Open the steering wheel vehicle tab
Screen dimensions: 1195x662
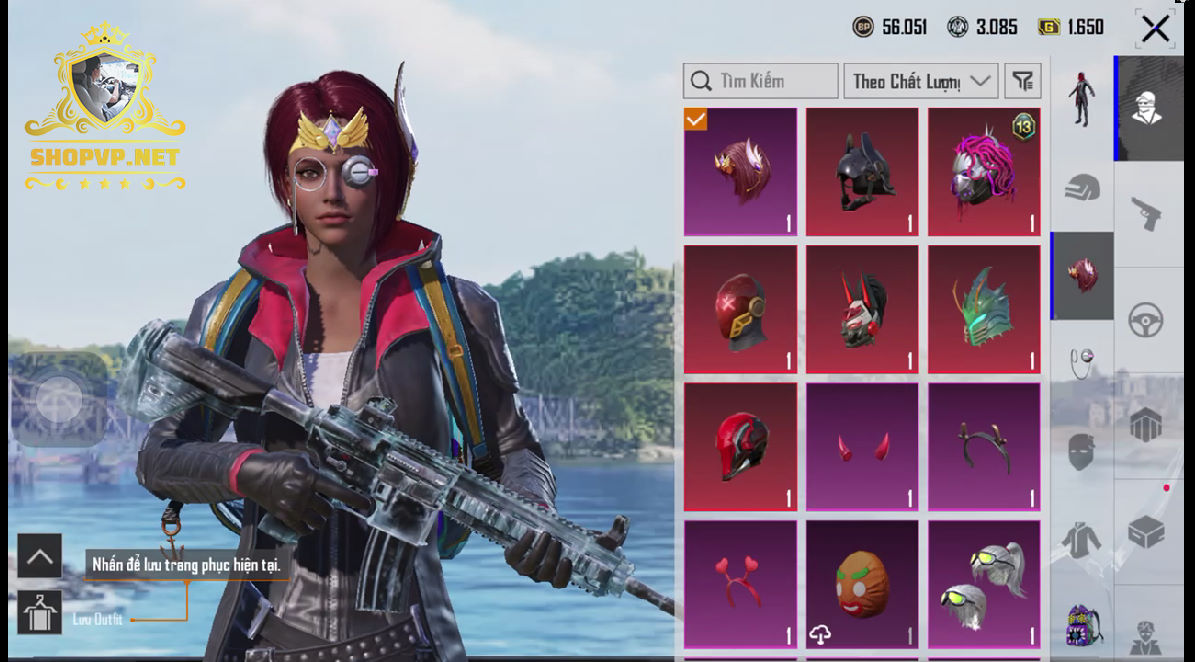[1146, 320]
